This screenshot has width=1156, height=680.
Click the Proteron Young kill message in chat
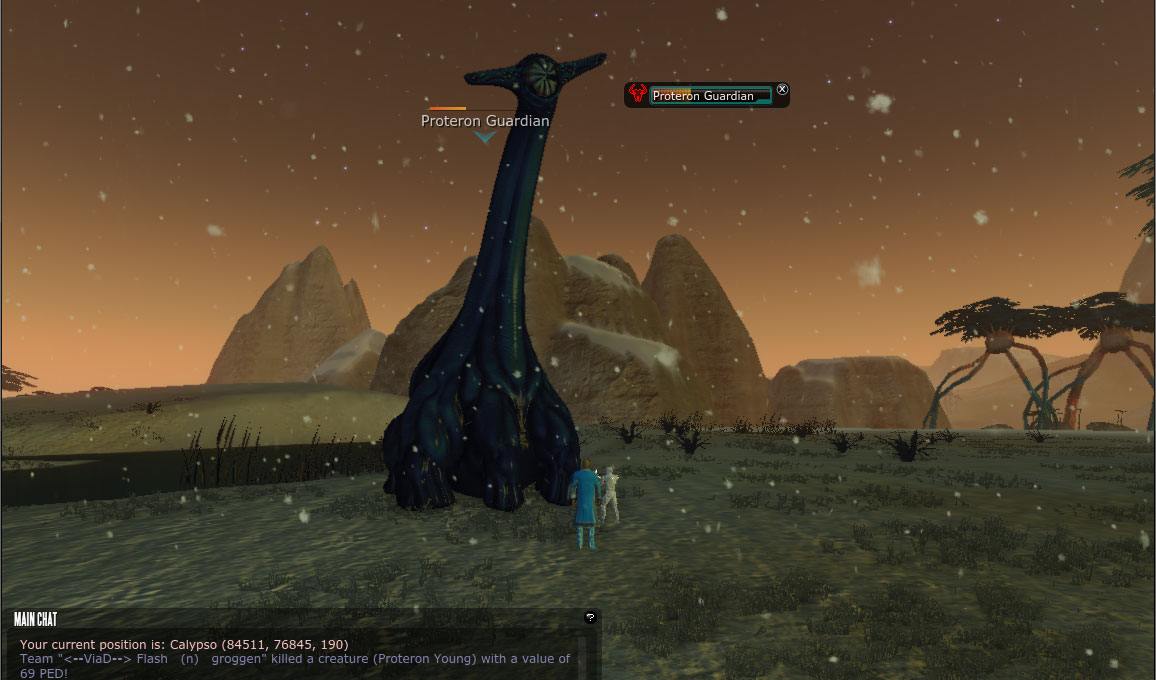point(294,666)
